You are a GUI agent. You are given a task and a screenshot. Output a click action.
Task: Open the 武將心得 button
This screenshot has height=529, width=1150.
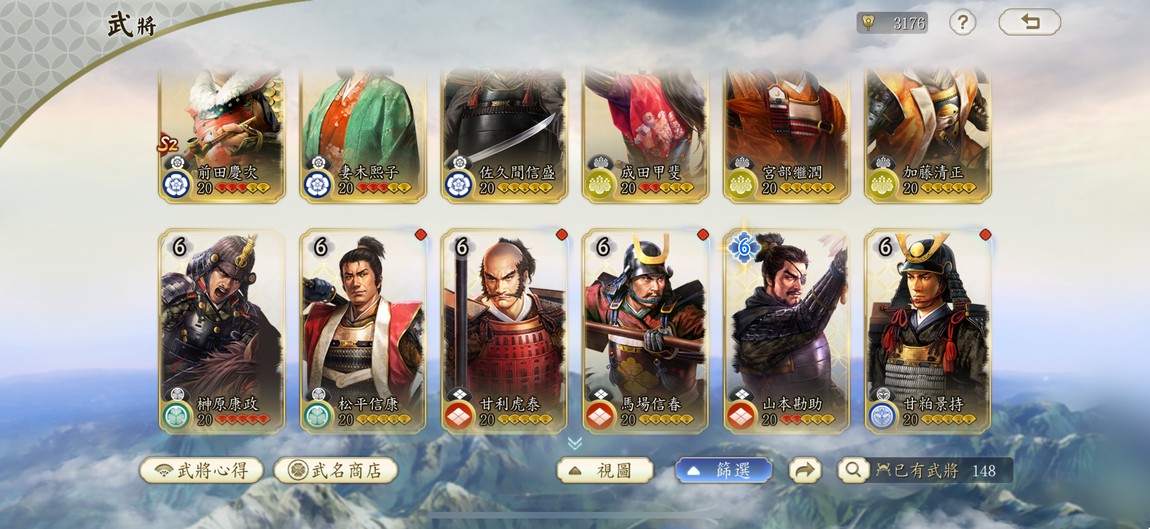pos(201,470)
